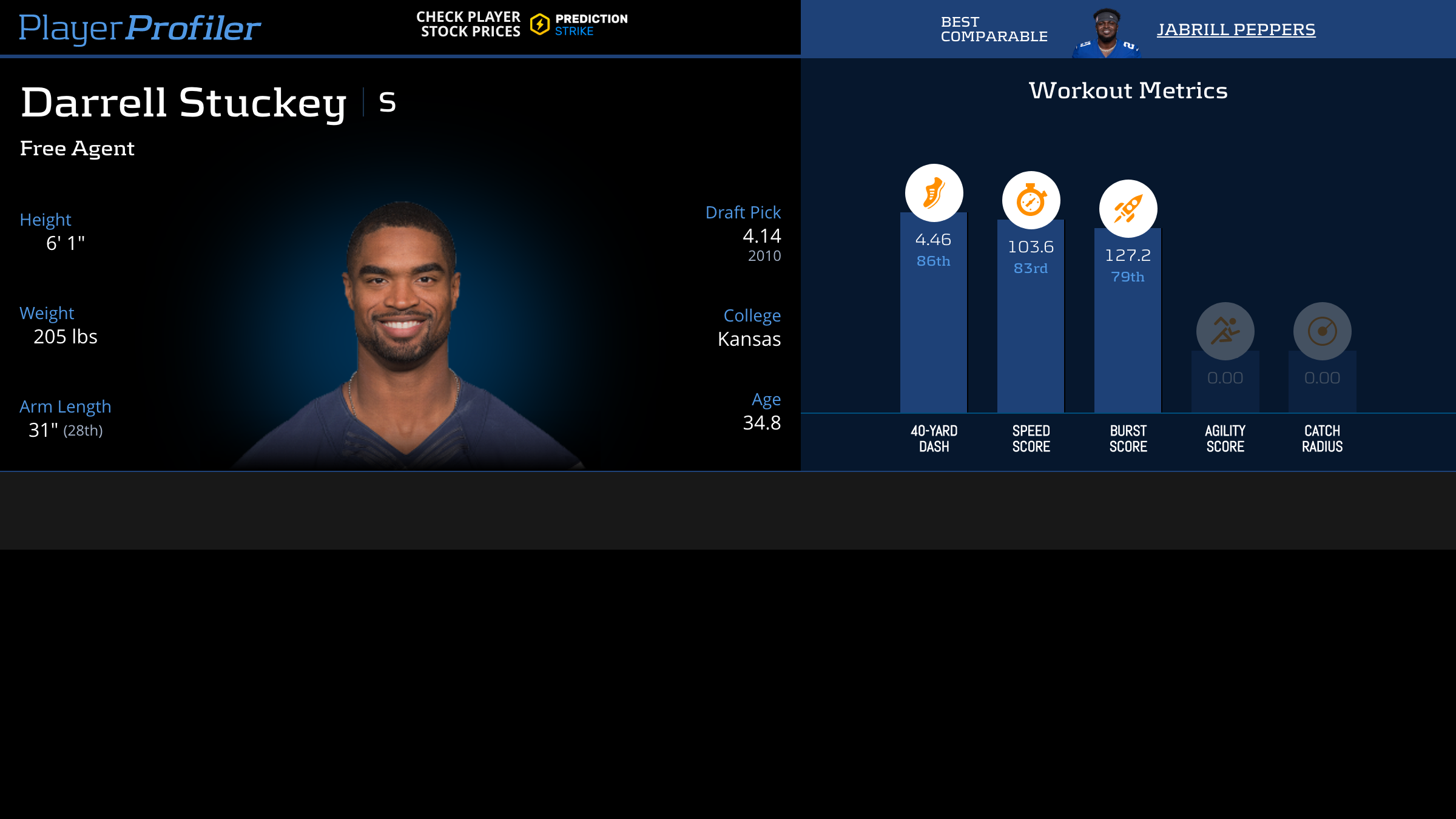
Task: Check player stock prices on Prediction Strike
Action: click(x=522, y=25)
